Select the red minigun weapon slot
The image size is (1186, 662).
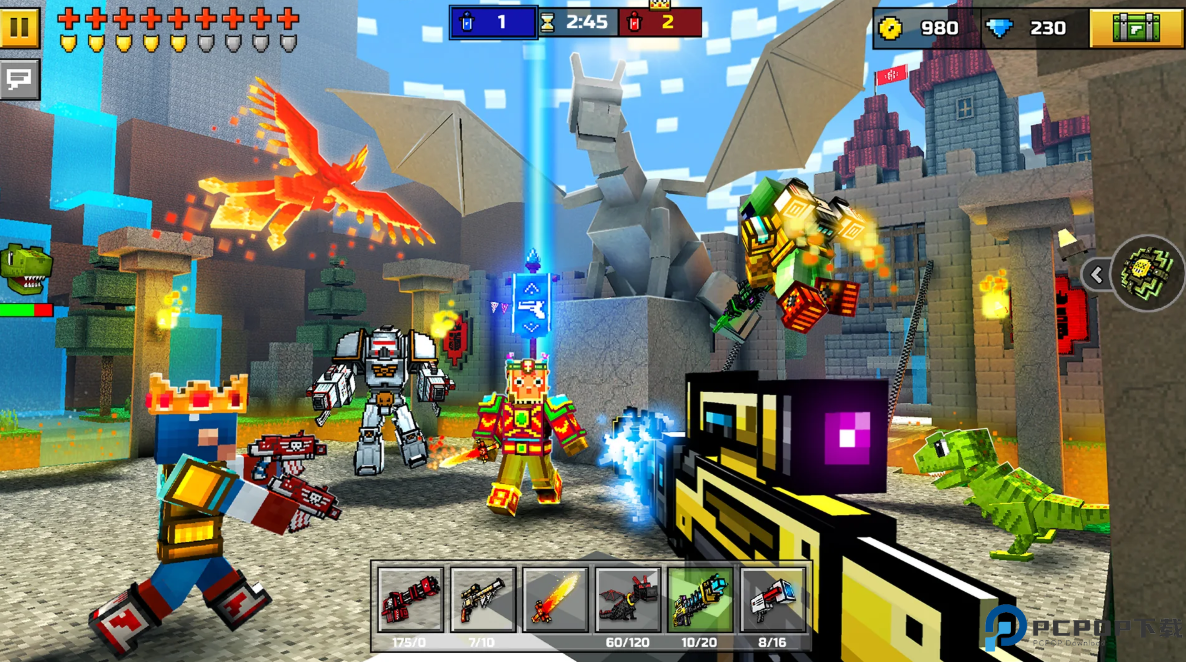tap(410, 600)
